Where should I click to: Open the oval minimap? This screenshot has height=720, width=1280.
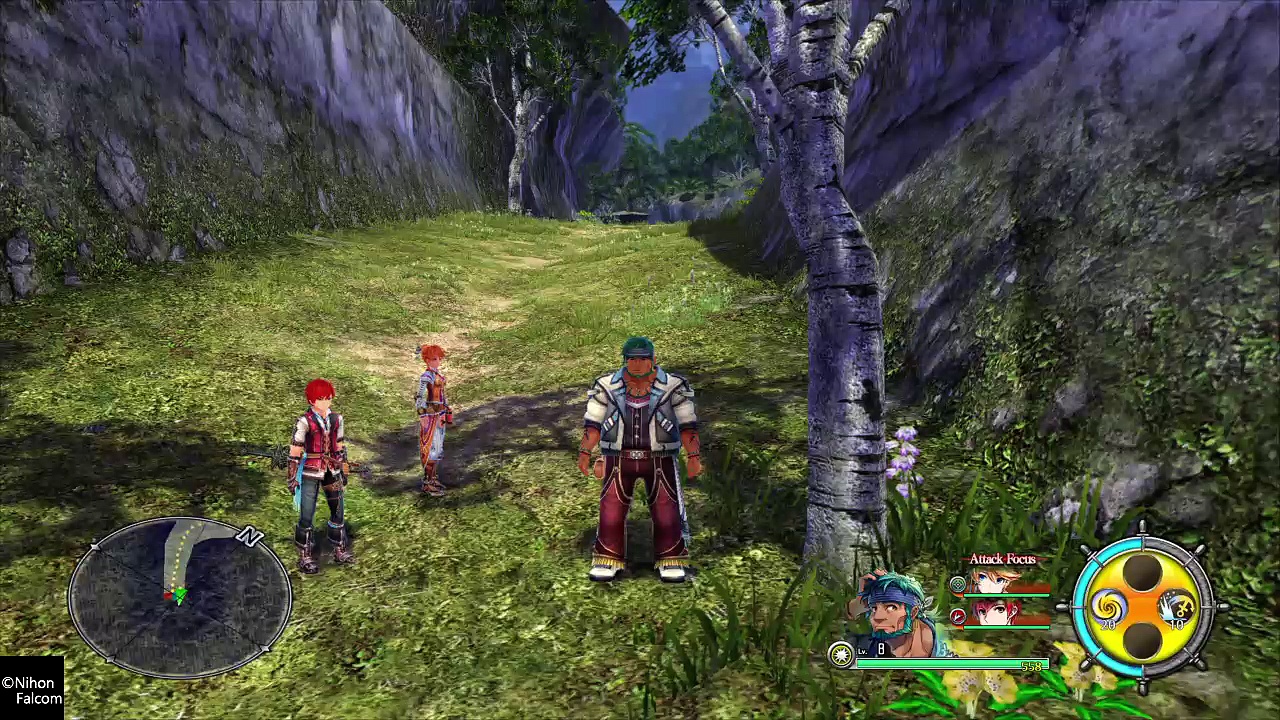coord(180,597)
